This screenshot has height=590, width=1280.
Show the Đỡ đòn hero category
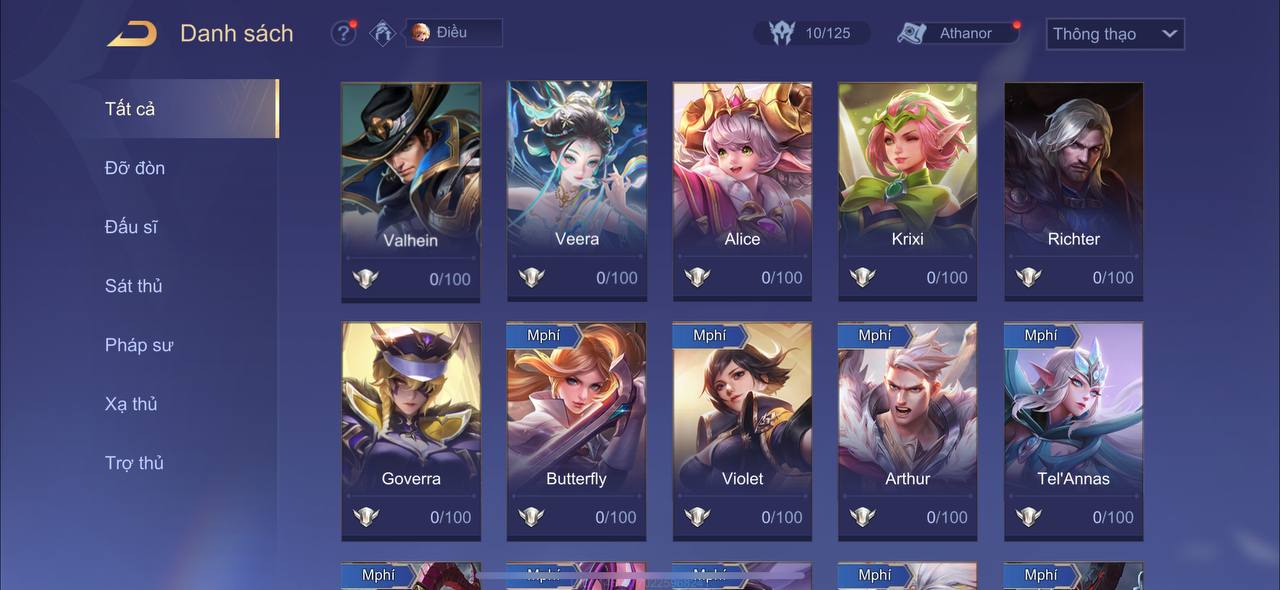[135, 168]
